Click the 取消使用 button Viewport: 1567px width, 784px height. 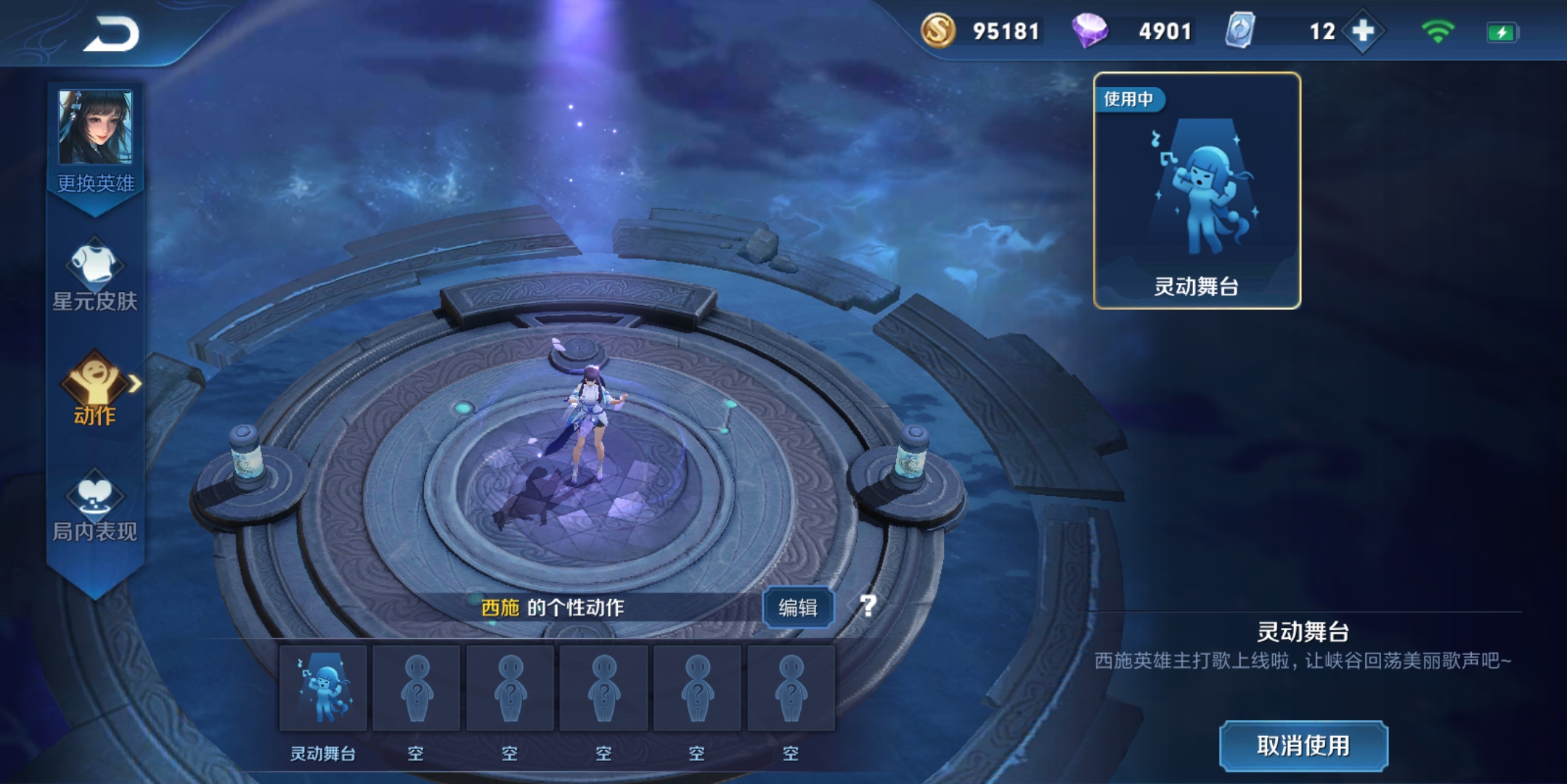coord(1303,746)
